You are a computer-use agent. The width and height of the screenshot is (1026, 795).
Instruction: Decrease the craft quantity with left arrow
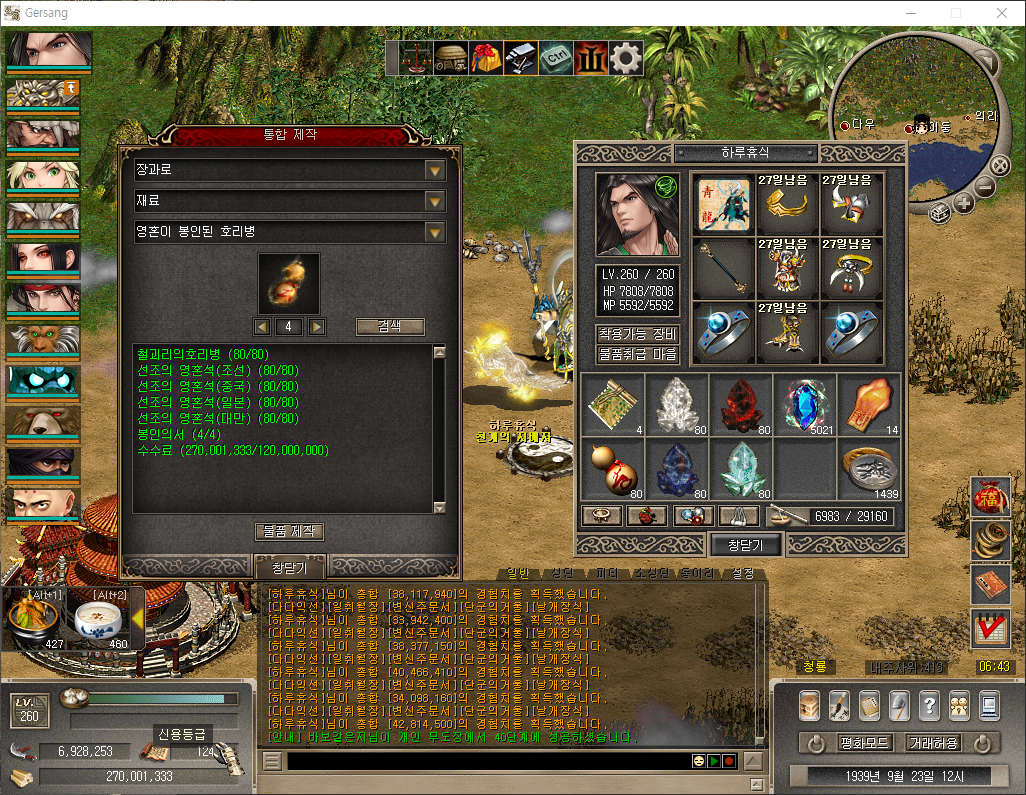tap(261, 326)
